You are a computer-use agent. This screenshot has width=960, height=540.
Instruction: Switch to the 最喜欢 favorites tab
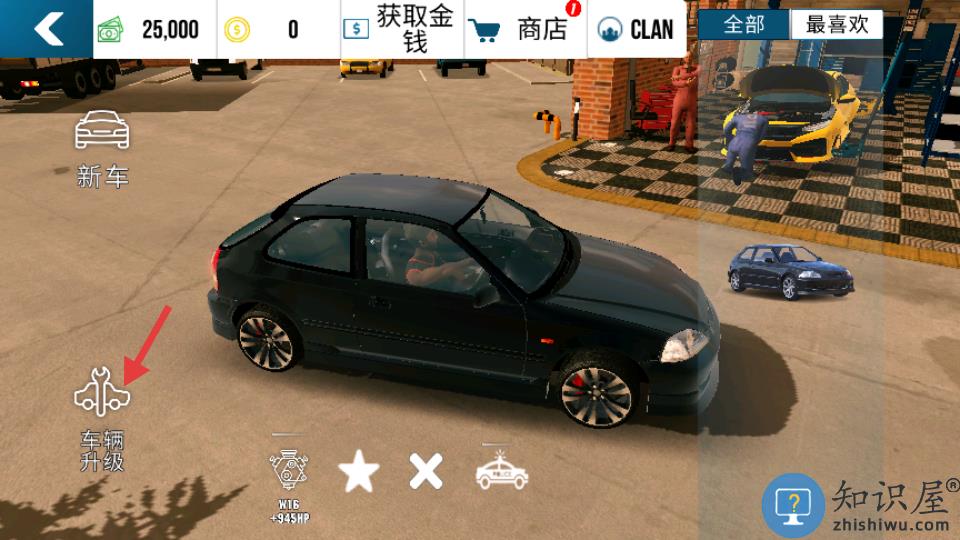click(837, 25)
